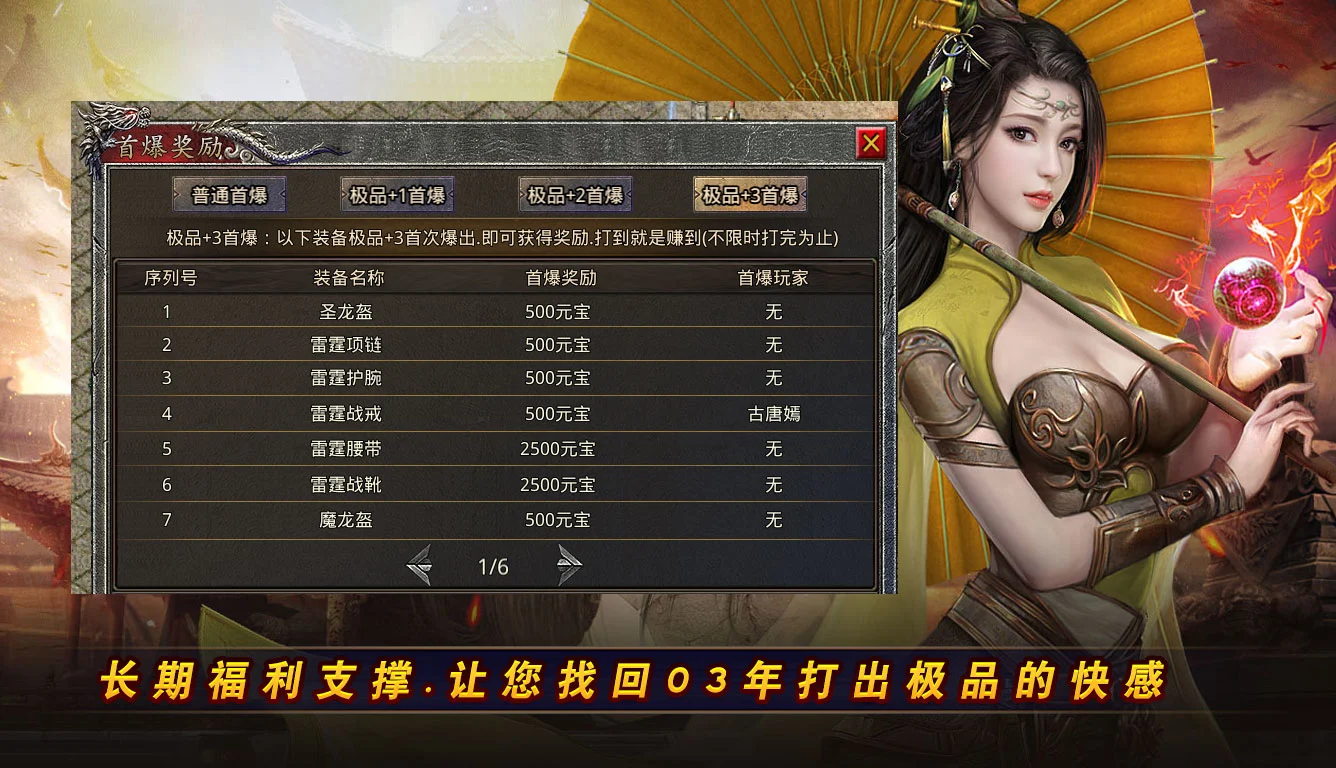Switch to the 普通首爆 tab
1336x768 pixels.
click(226, 195)
